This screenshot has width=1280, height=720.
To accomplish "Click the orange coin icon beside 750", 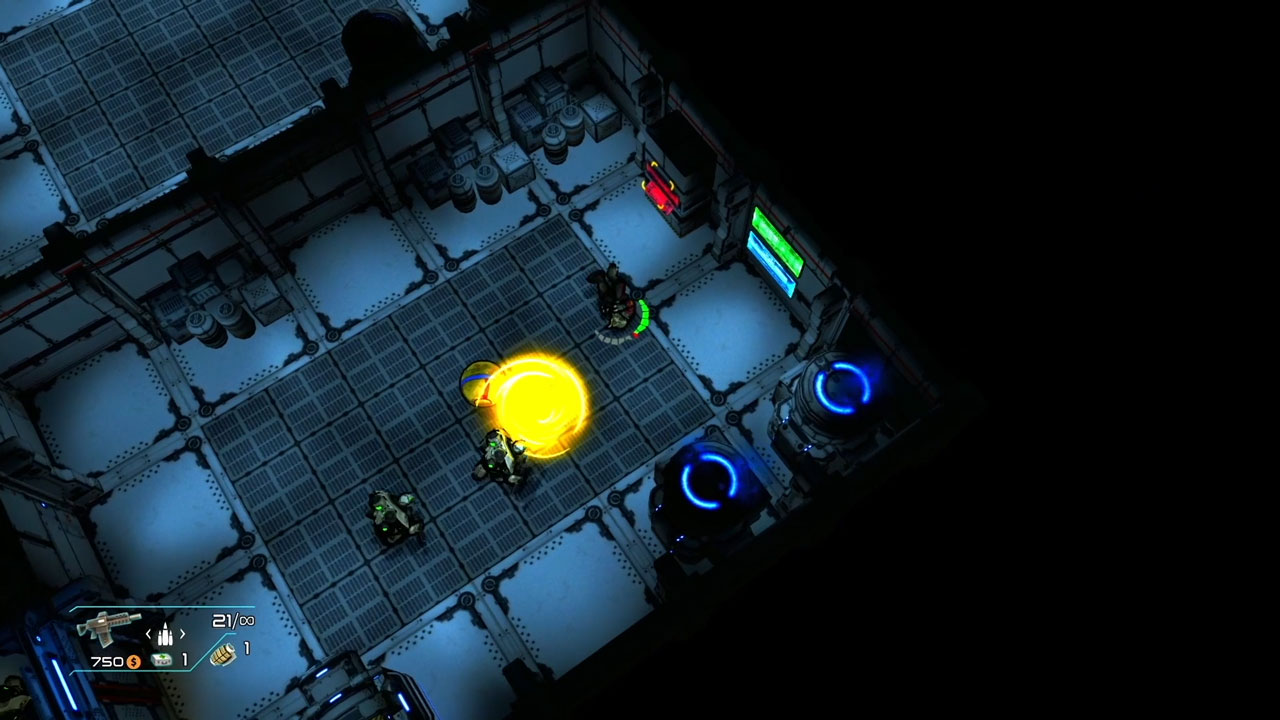I will tap(133, 661).
